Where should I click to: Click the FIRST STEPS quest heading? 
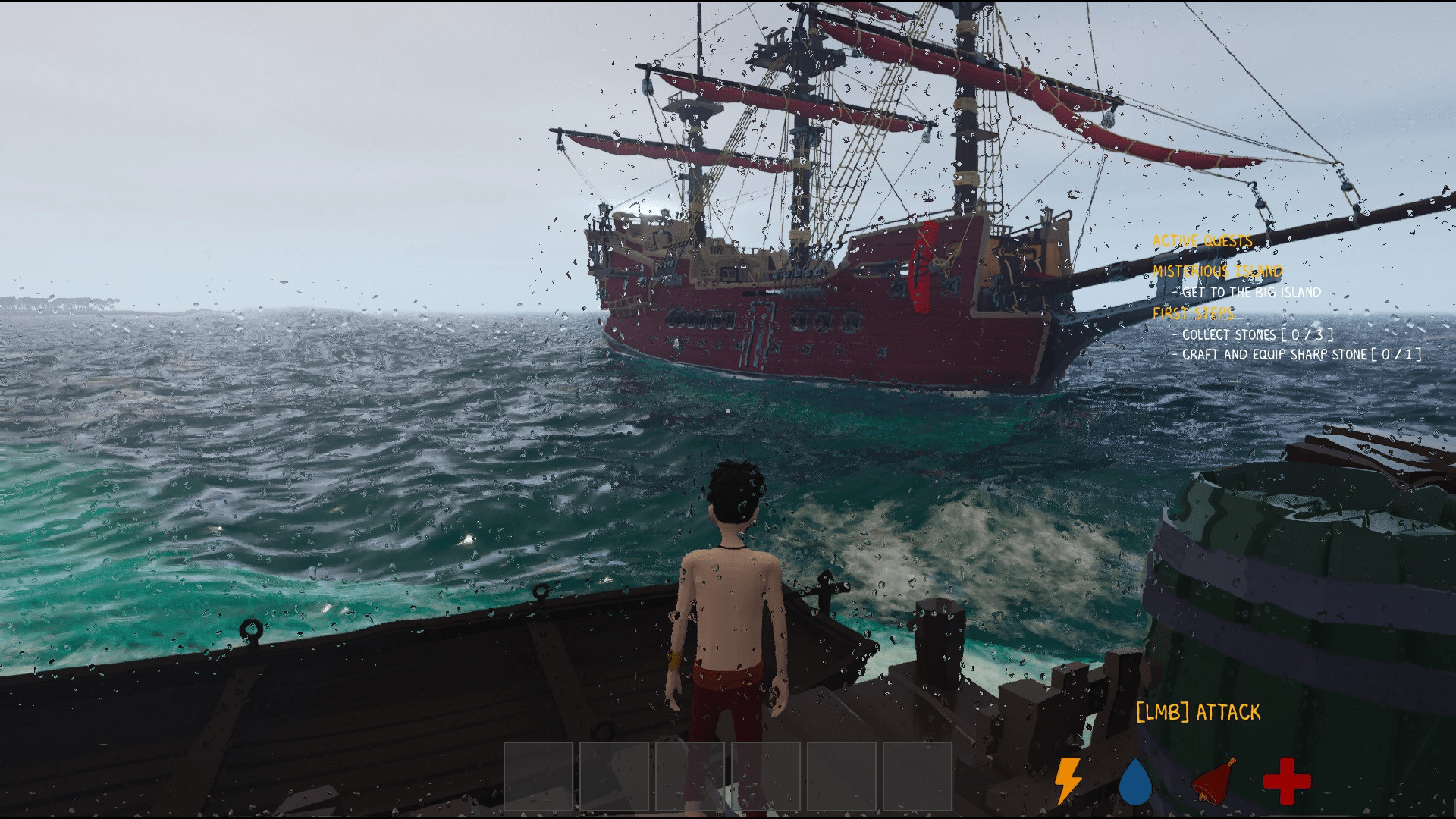[x=1194, y=313]
